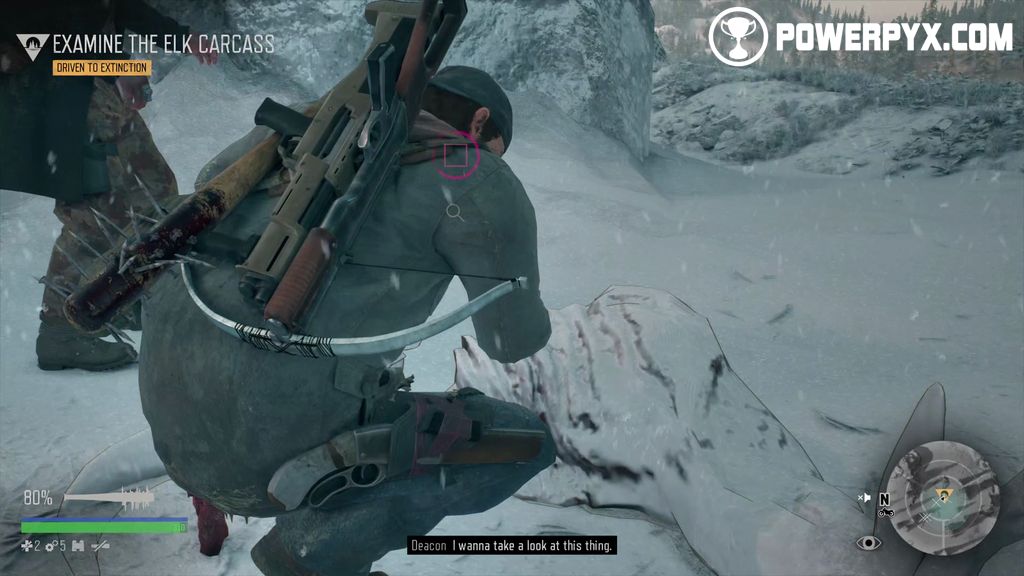Select the spiked bat melee weapon icon

pos(110,496)
